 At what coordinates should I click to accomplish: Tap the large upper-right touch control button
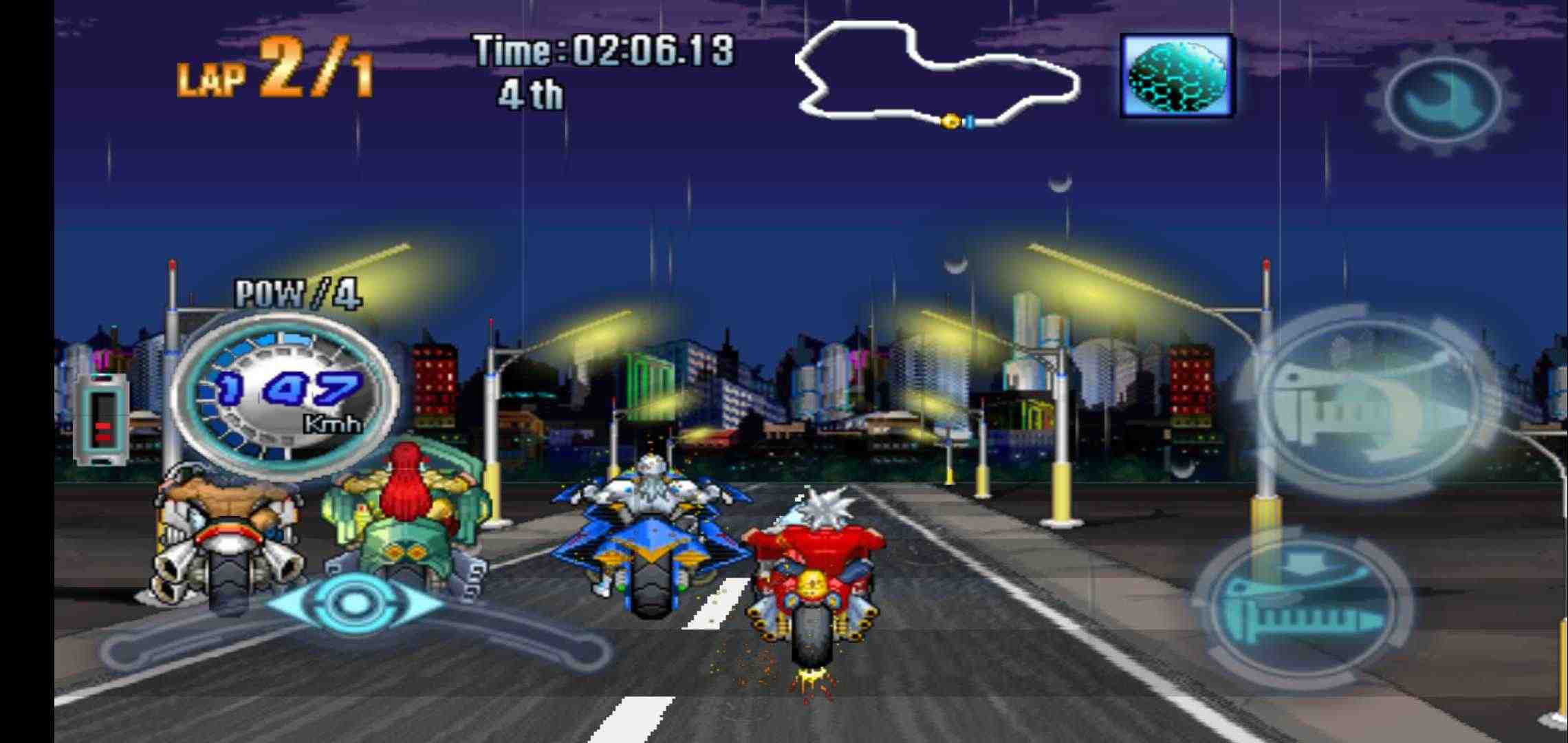click(x=1370, y=406)
